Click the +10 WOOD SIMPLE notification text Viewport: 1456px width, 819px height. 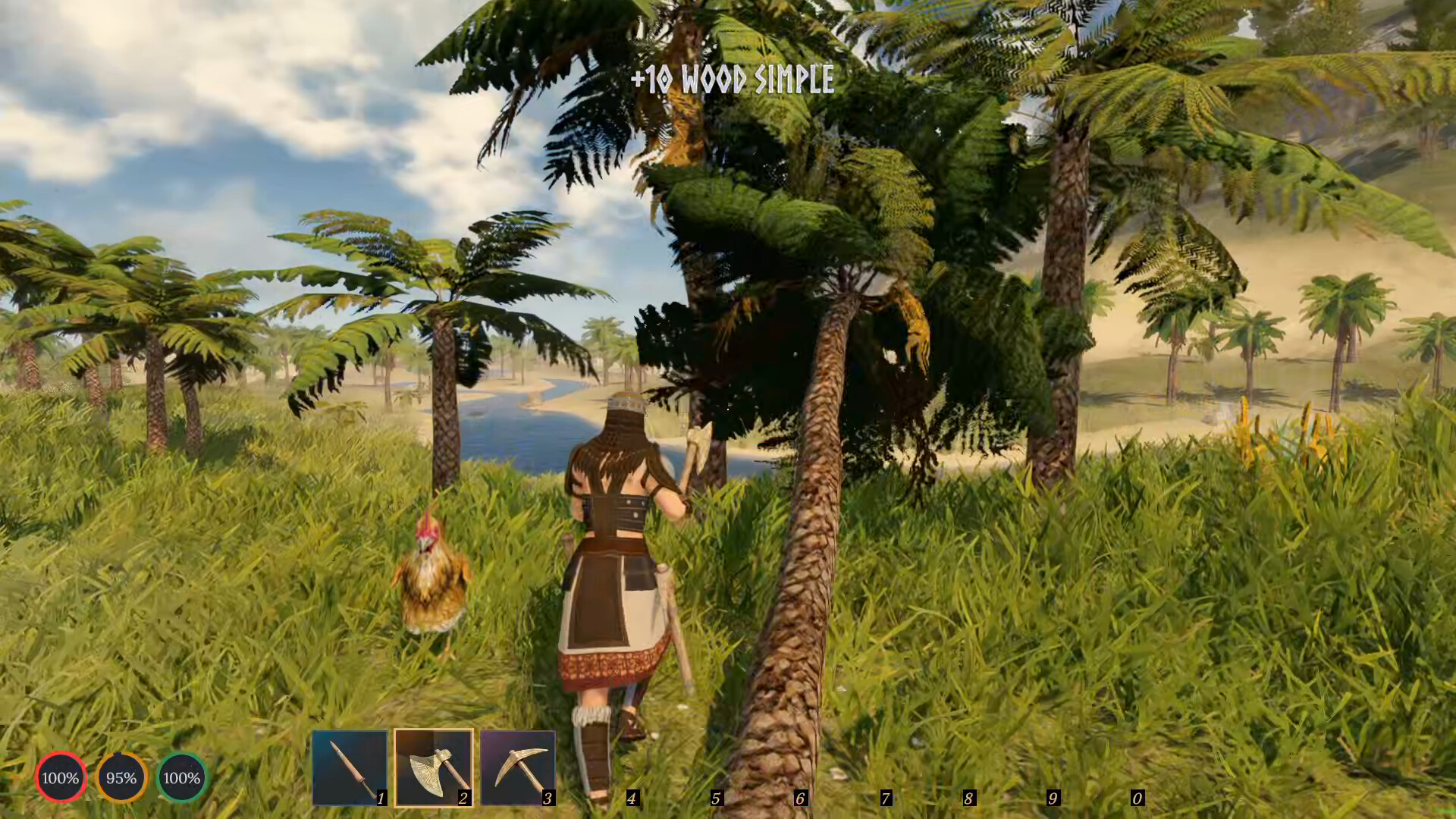pos(733,78)
